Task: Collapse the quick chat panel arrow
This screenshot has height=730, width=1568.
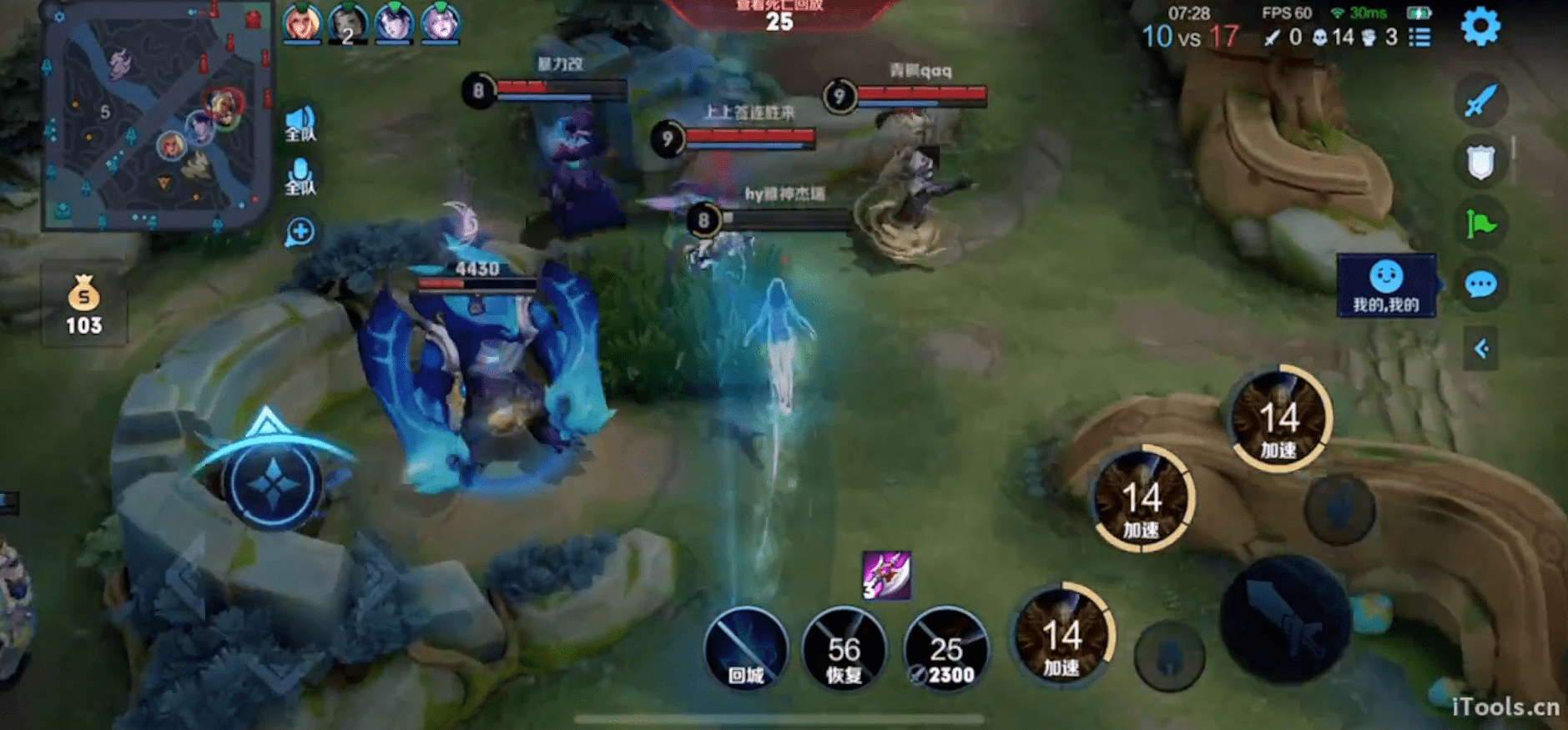Action: tap(1481, 348)
